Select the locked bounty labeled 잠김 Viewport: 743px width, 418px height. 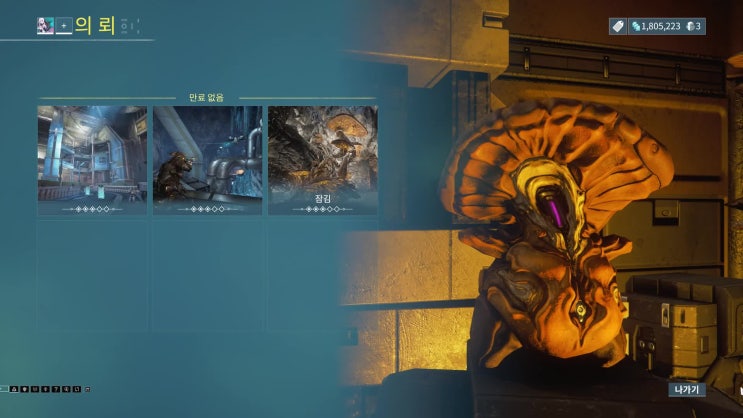[323, 160]
